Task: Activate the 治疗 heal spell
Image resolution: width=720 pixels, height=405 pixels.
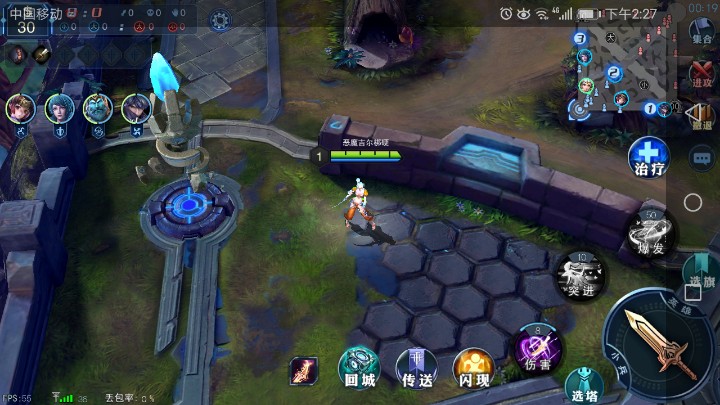Action: [x=649, y=157]
